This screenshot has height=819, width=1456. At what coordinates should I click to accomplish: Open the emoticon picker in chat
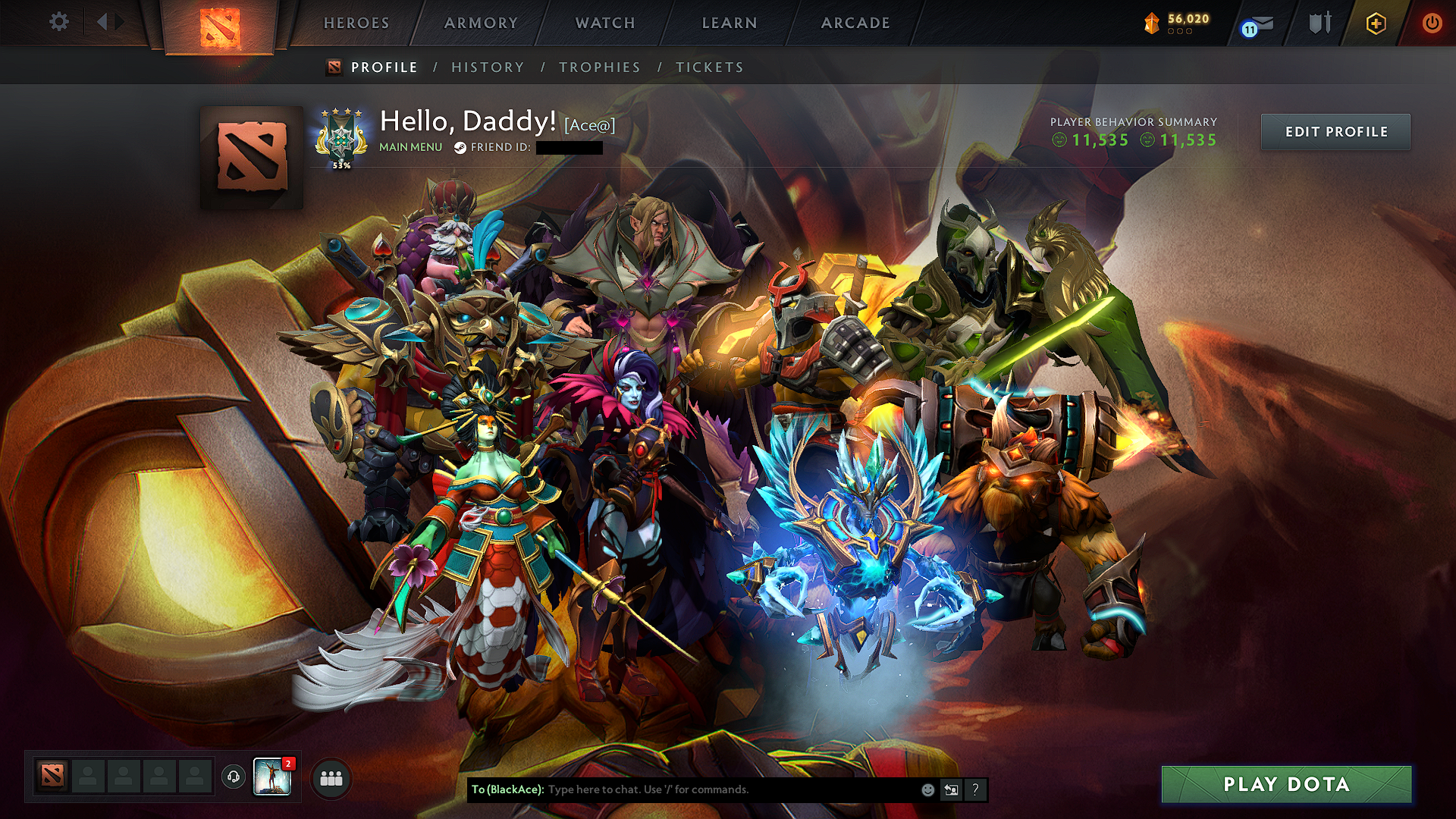click(927, 789)
